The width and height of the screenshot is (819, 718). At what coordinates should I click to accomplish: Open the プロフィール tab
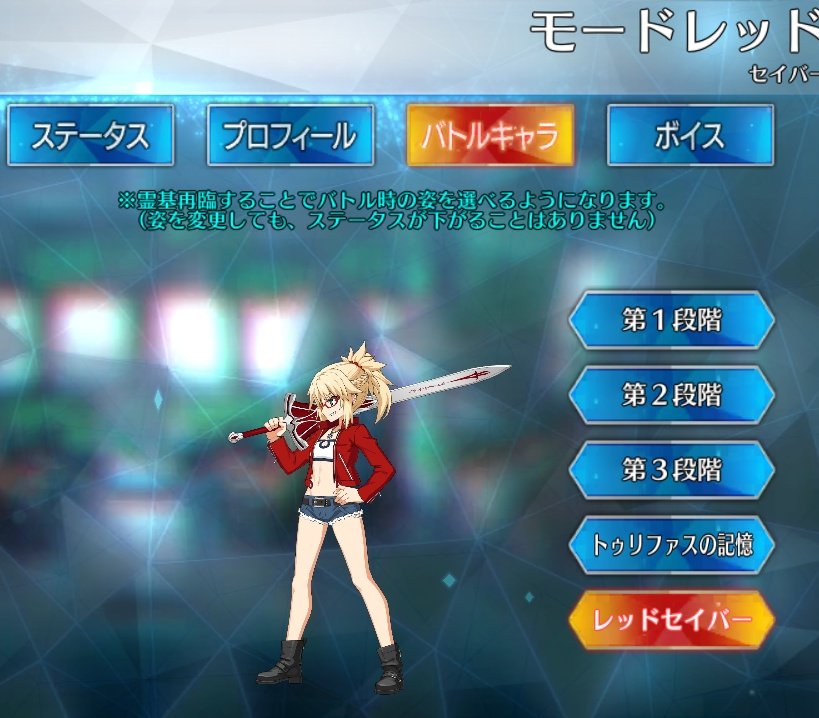(x=290, y=135)
